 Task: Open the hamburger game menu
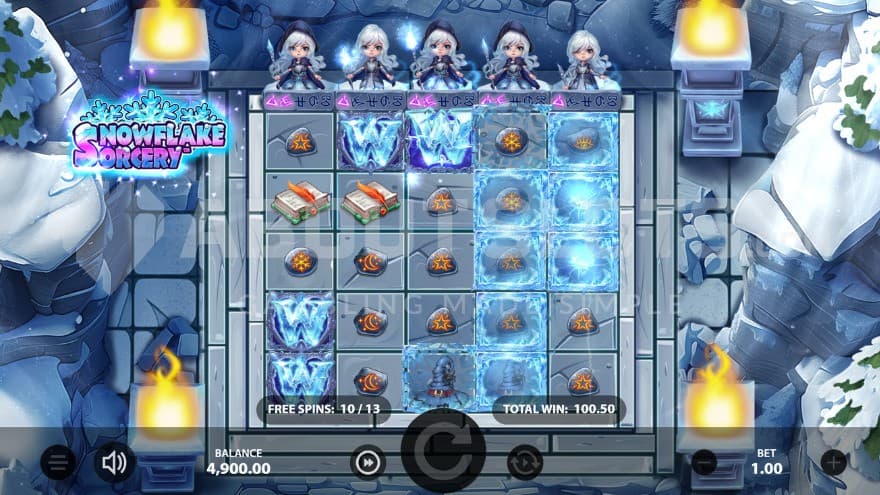59,462
